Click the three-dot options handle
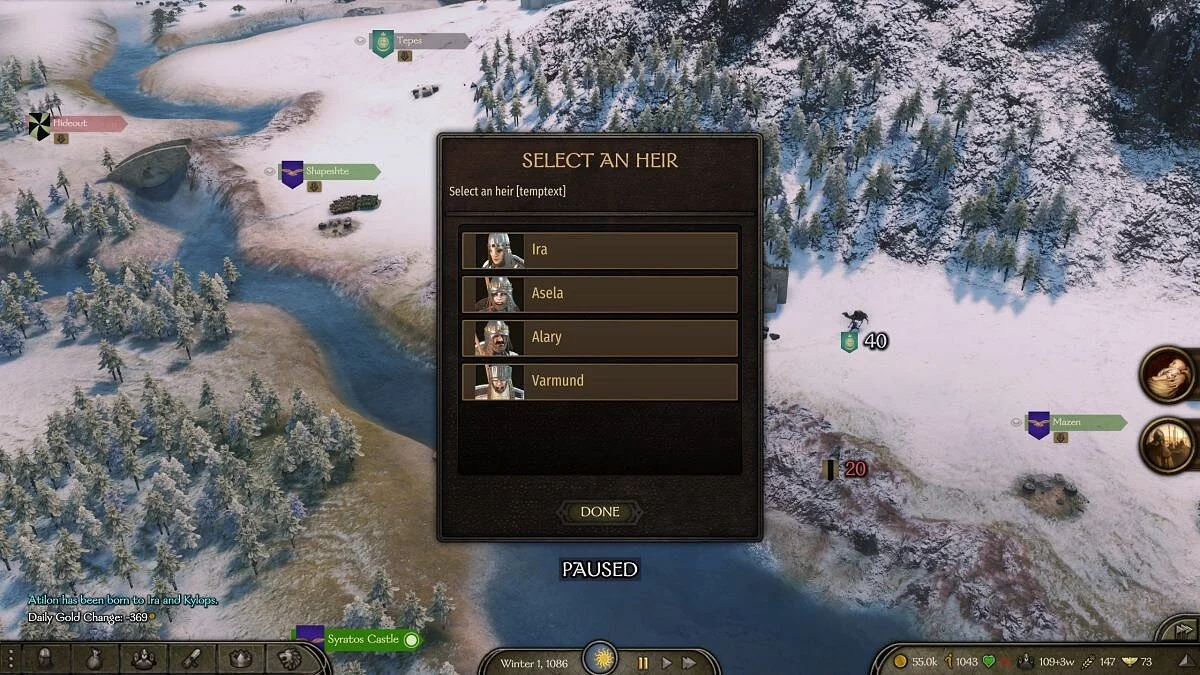This screenshot has width=1200, height=675. coord(10,658)
